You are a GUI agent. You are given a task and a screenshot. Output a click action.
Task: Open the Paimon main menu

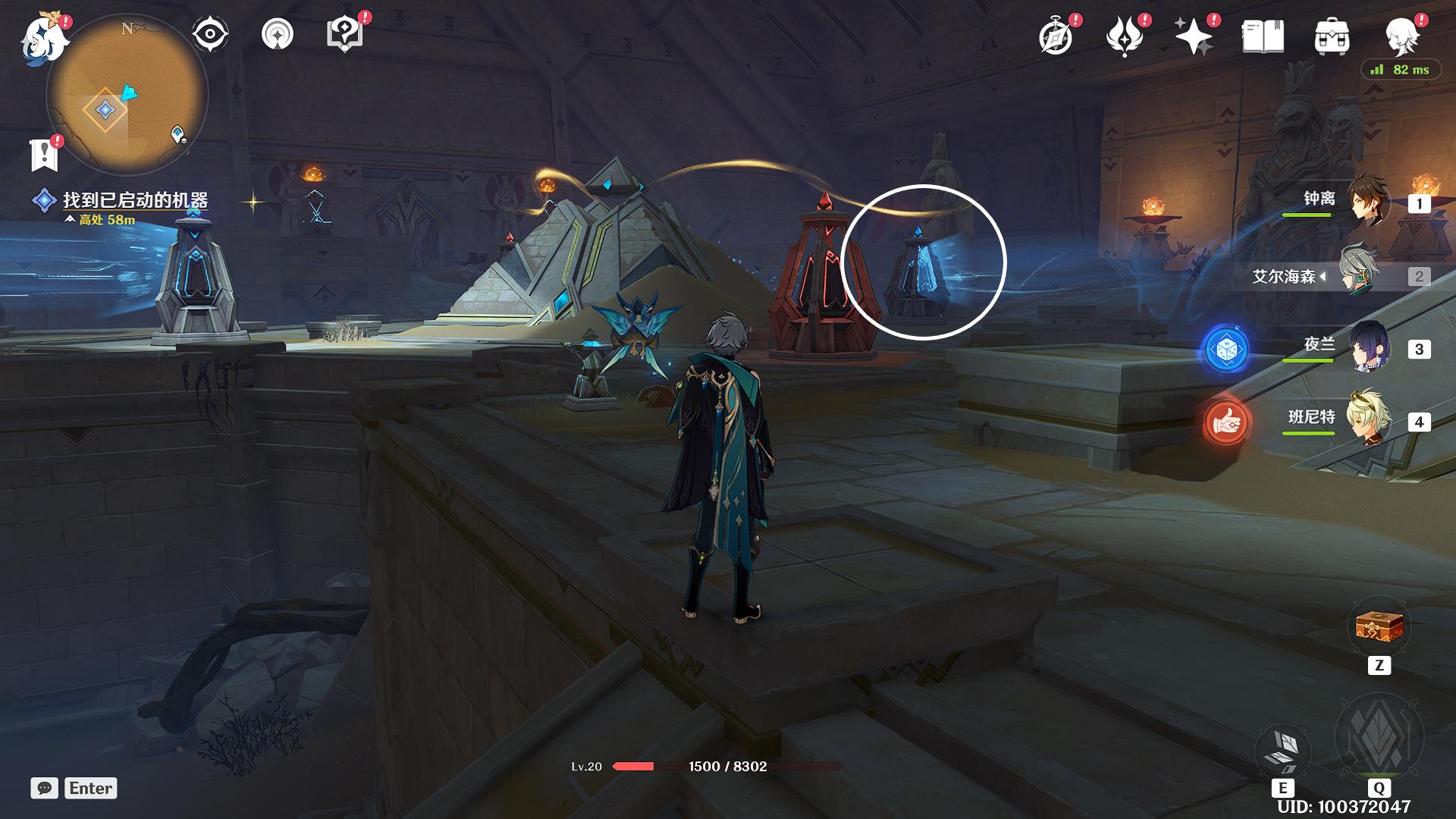[x=39, y=38]
